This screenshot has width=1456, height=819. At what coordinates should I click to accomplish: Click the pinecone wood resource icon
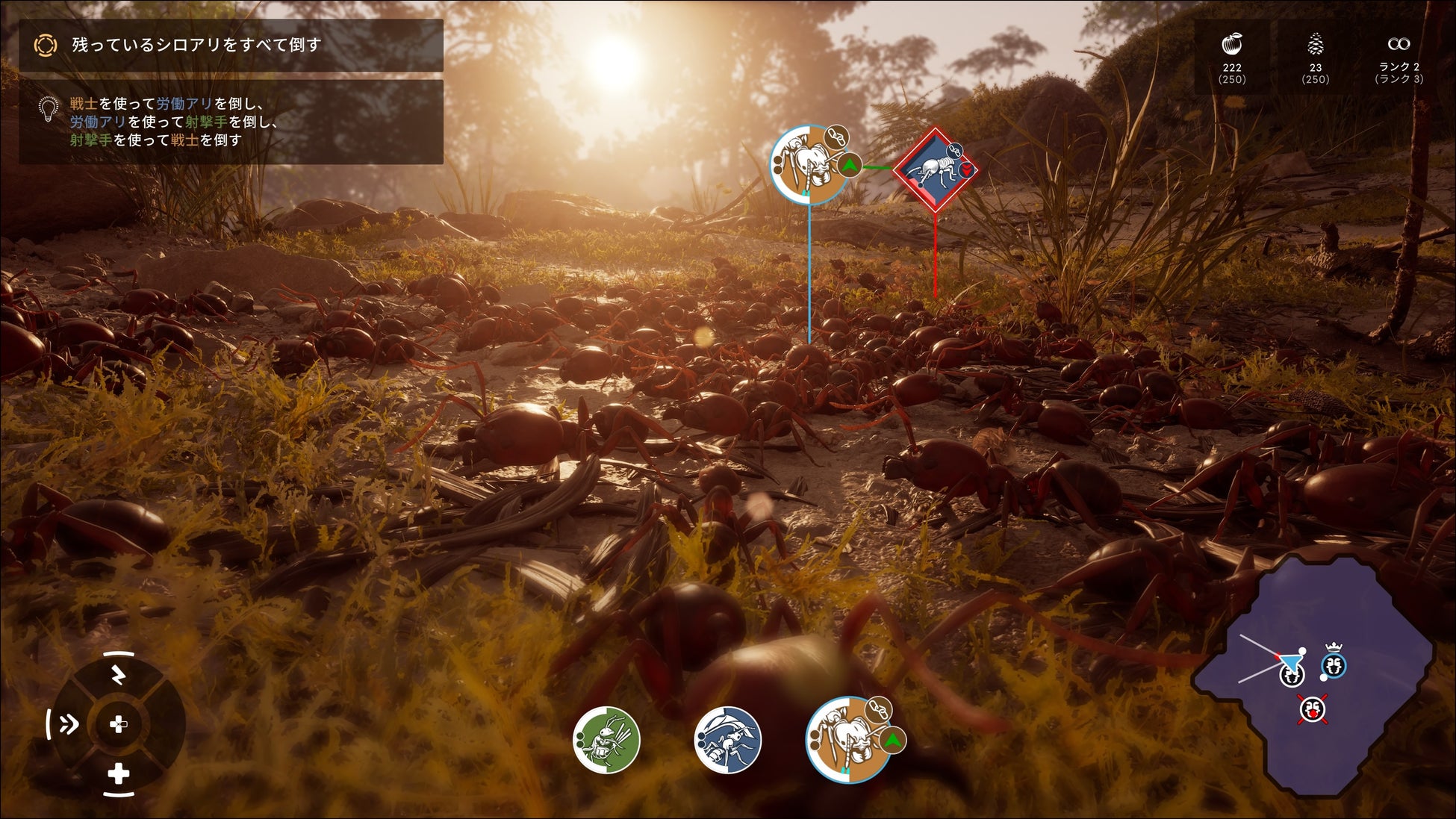(1315, 45)
